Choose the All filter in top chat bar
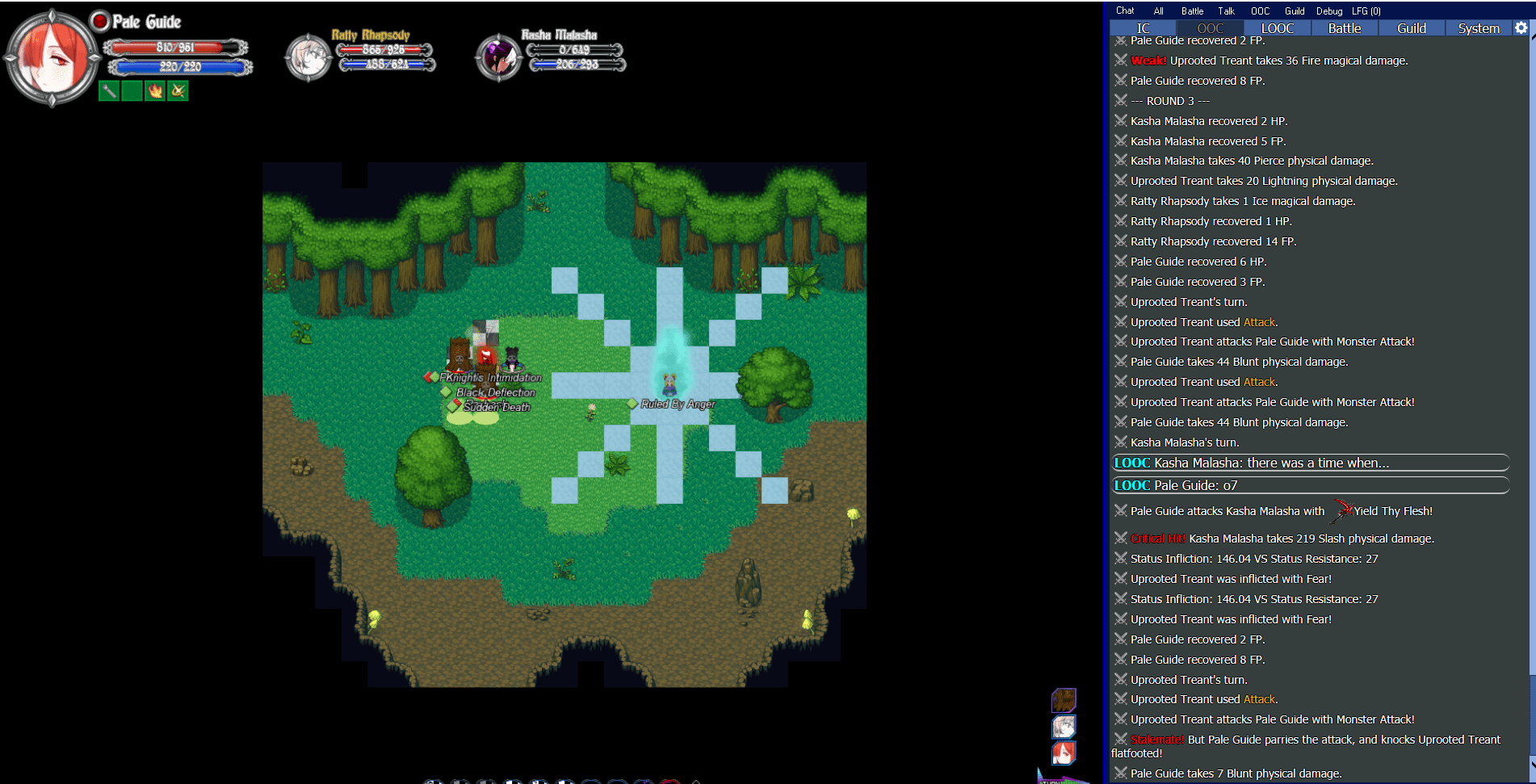 1158,11
